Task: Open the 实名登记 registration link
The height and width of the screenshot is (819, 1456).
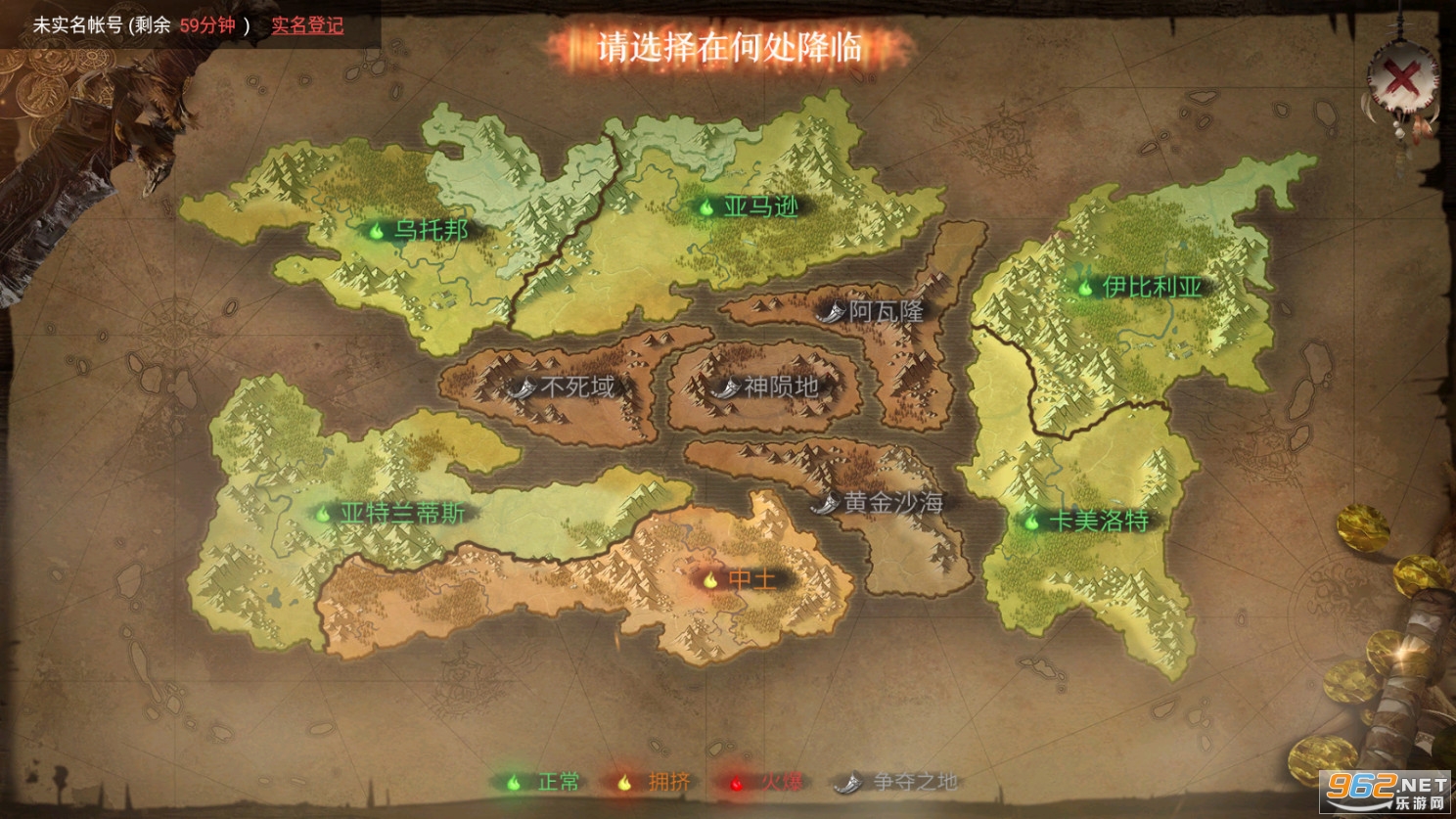Action: point(307,25)
